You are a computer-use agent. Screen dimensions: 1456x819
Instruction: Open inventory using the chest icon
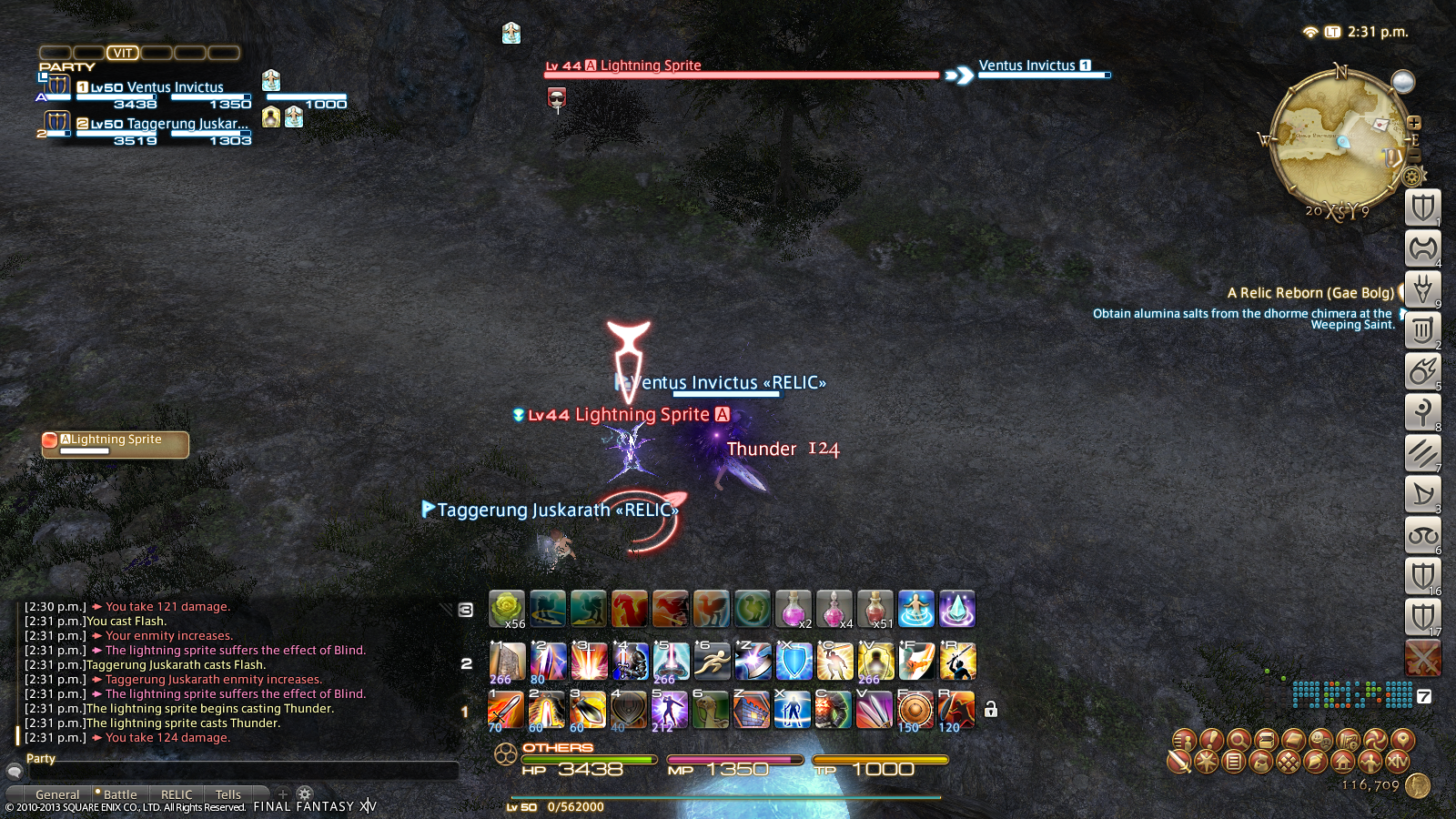pos(1266,739)
